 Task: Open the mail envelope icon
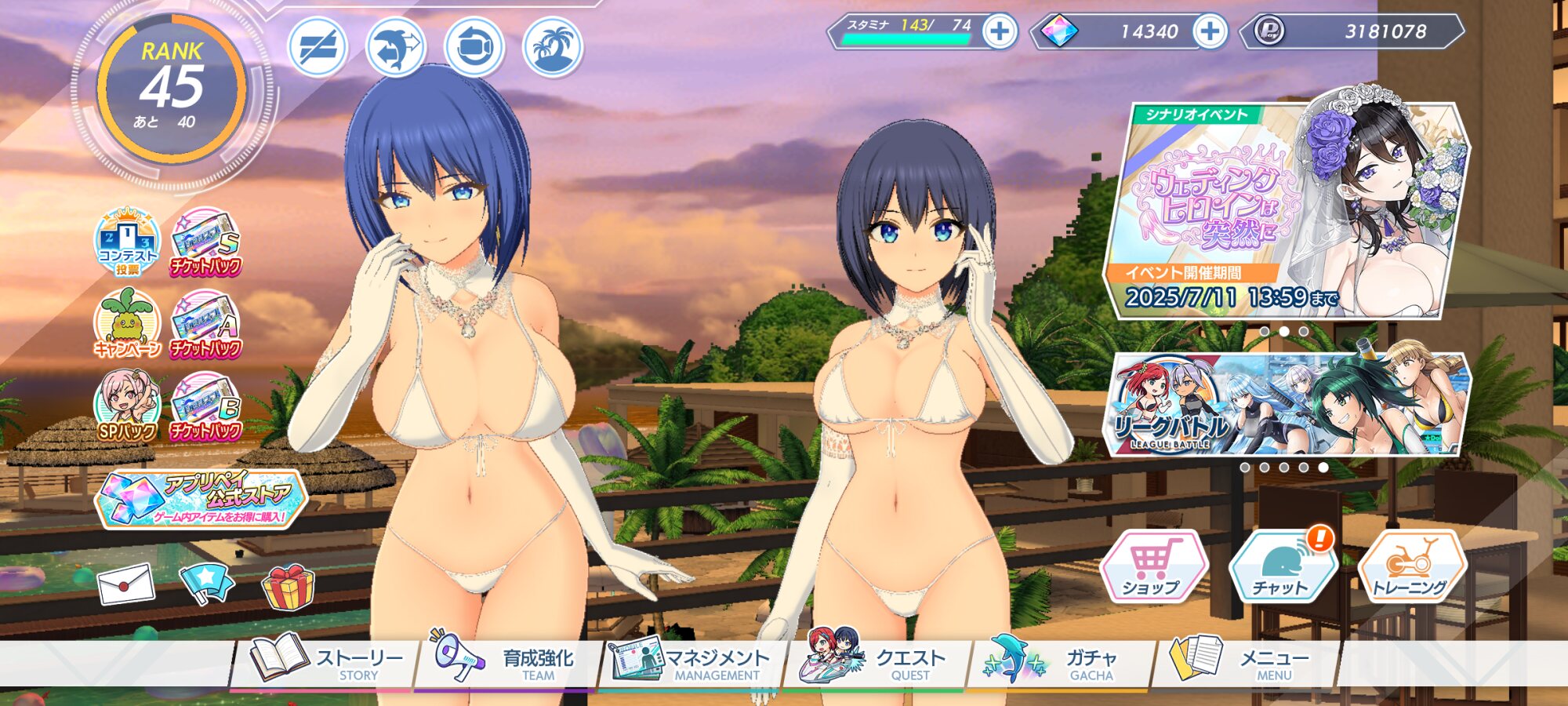(125, 584)
